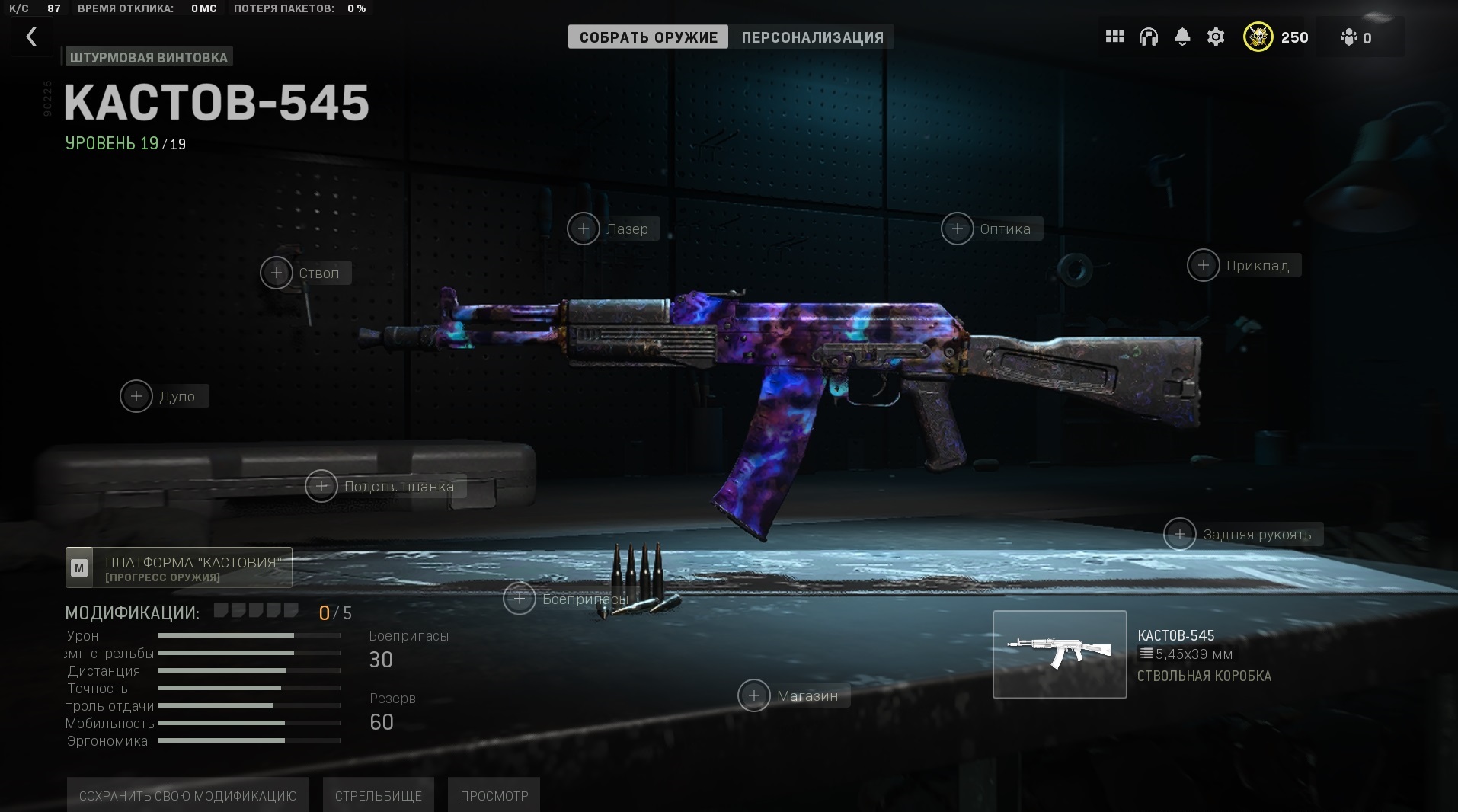
Task: Select the Подств. планка slot
Action: [x=321, y=486]
